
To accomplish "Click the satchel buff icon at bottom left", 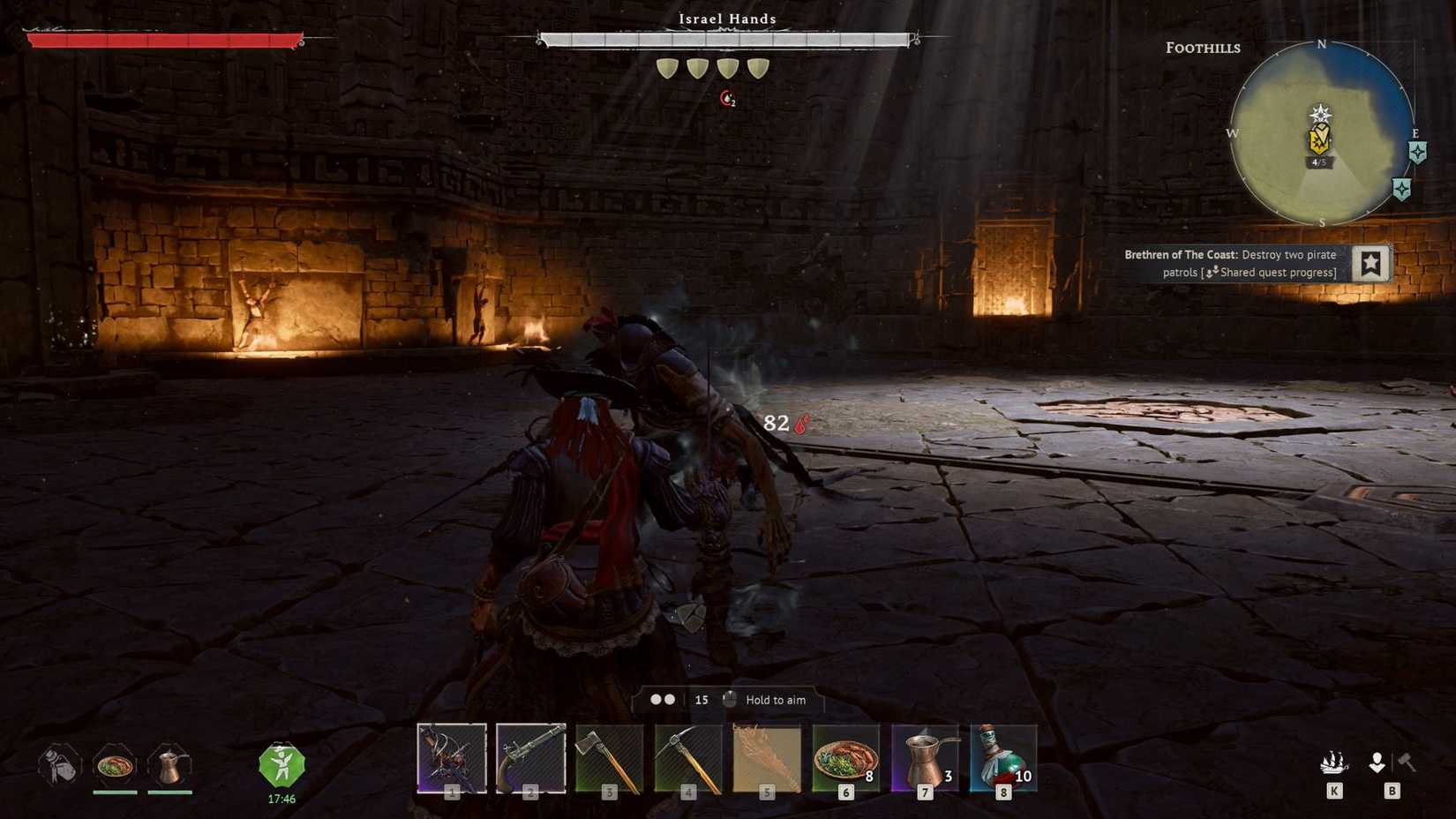I will coord(57,766).
